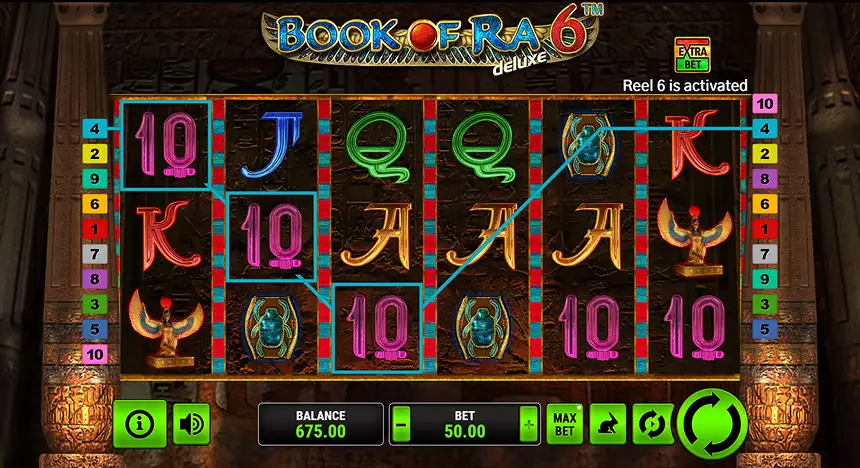Open the paytable info button

click(x=139, y=424)
